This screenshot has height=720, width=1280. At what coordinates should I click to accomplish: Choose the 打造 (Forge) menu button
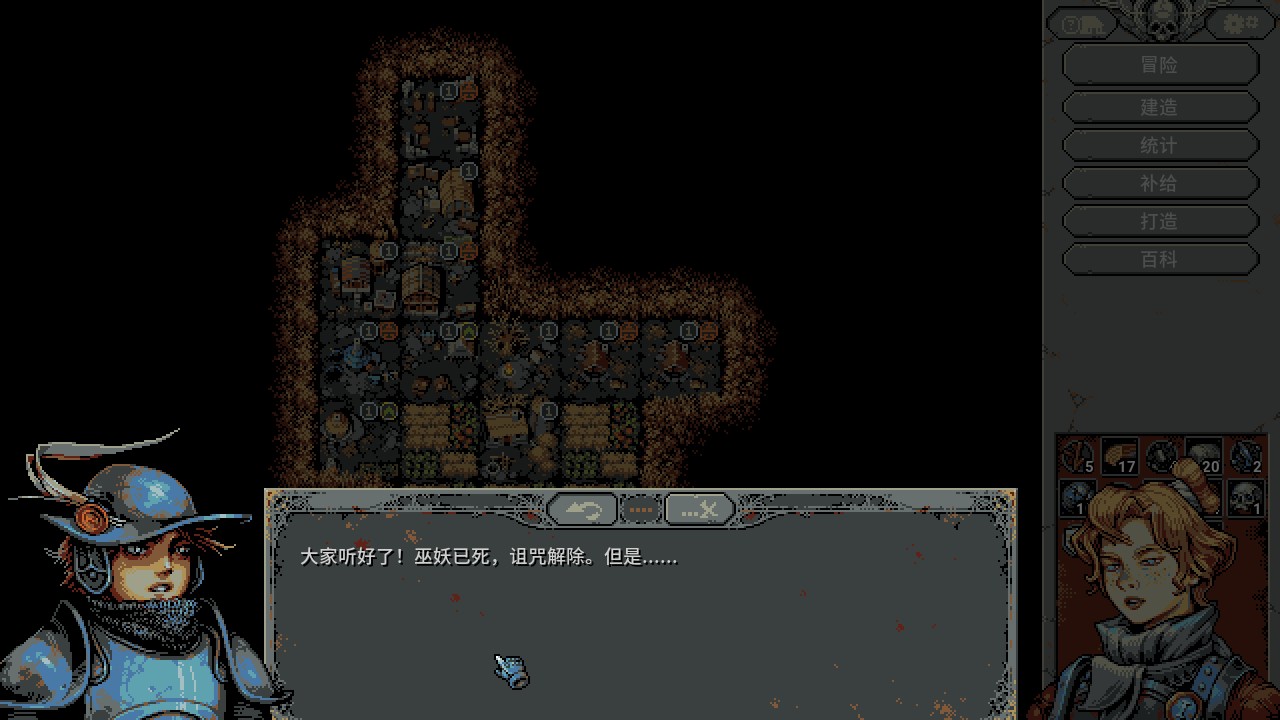(1159, 221)
